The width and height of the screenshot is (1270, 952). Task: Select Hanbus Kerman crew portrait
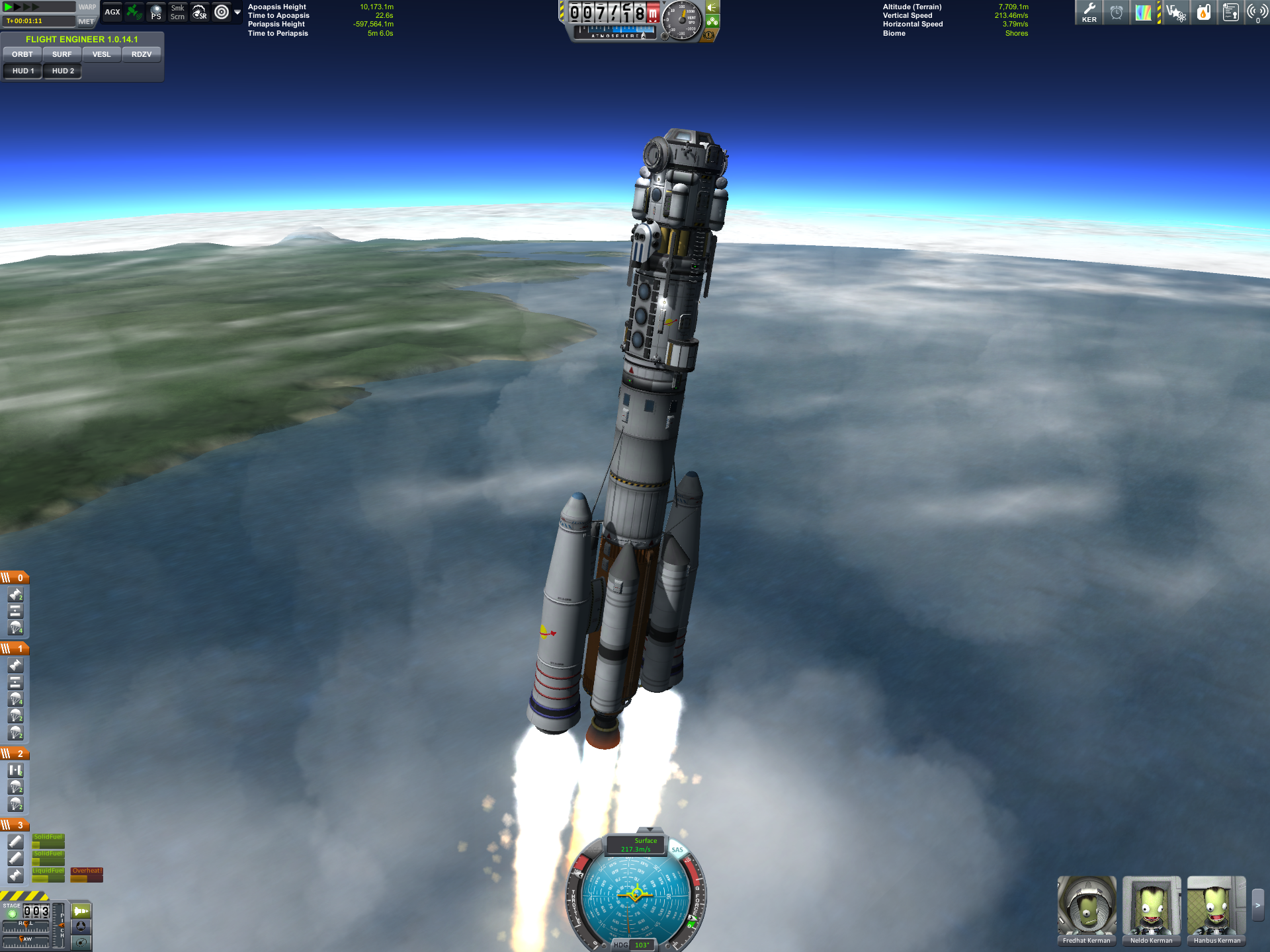point(1216,906)
